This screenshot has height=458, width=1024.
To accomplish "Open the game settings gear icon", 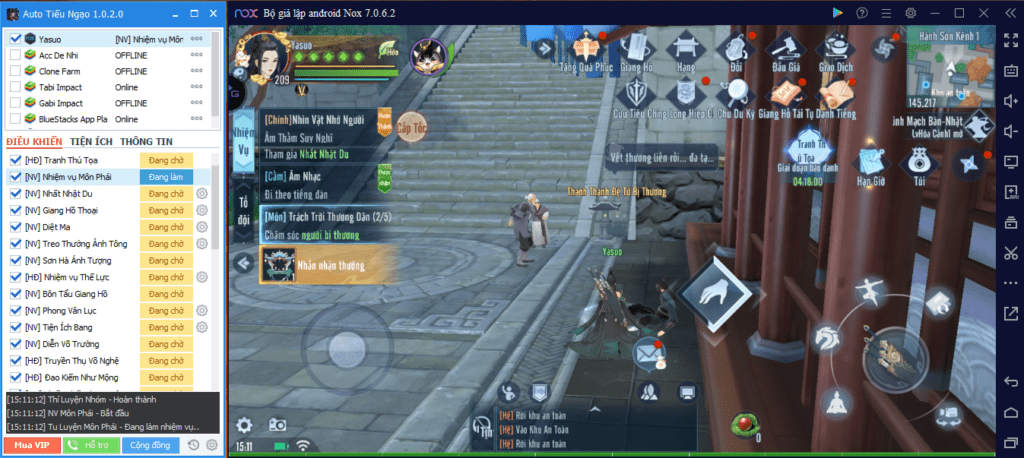I will (244, 425).
